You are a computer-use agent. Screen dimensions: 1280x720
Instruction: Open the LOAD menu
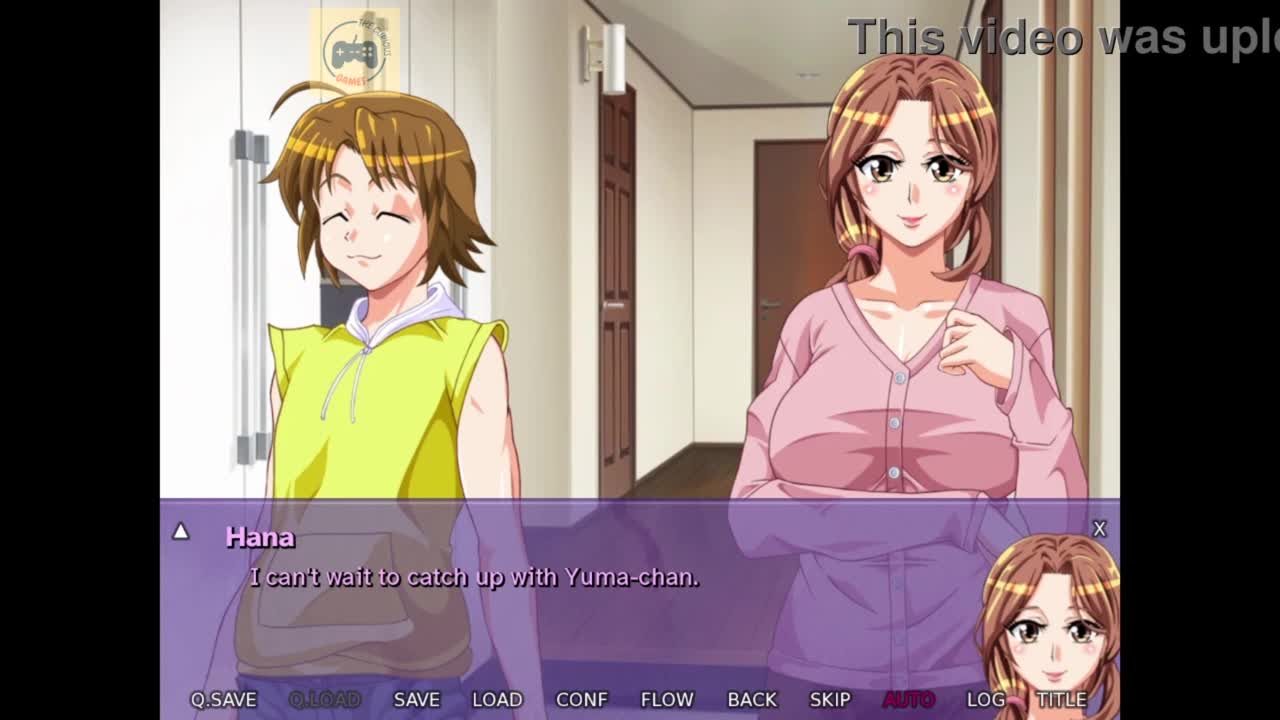[497, 700]
